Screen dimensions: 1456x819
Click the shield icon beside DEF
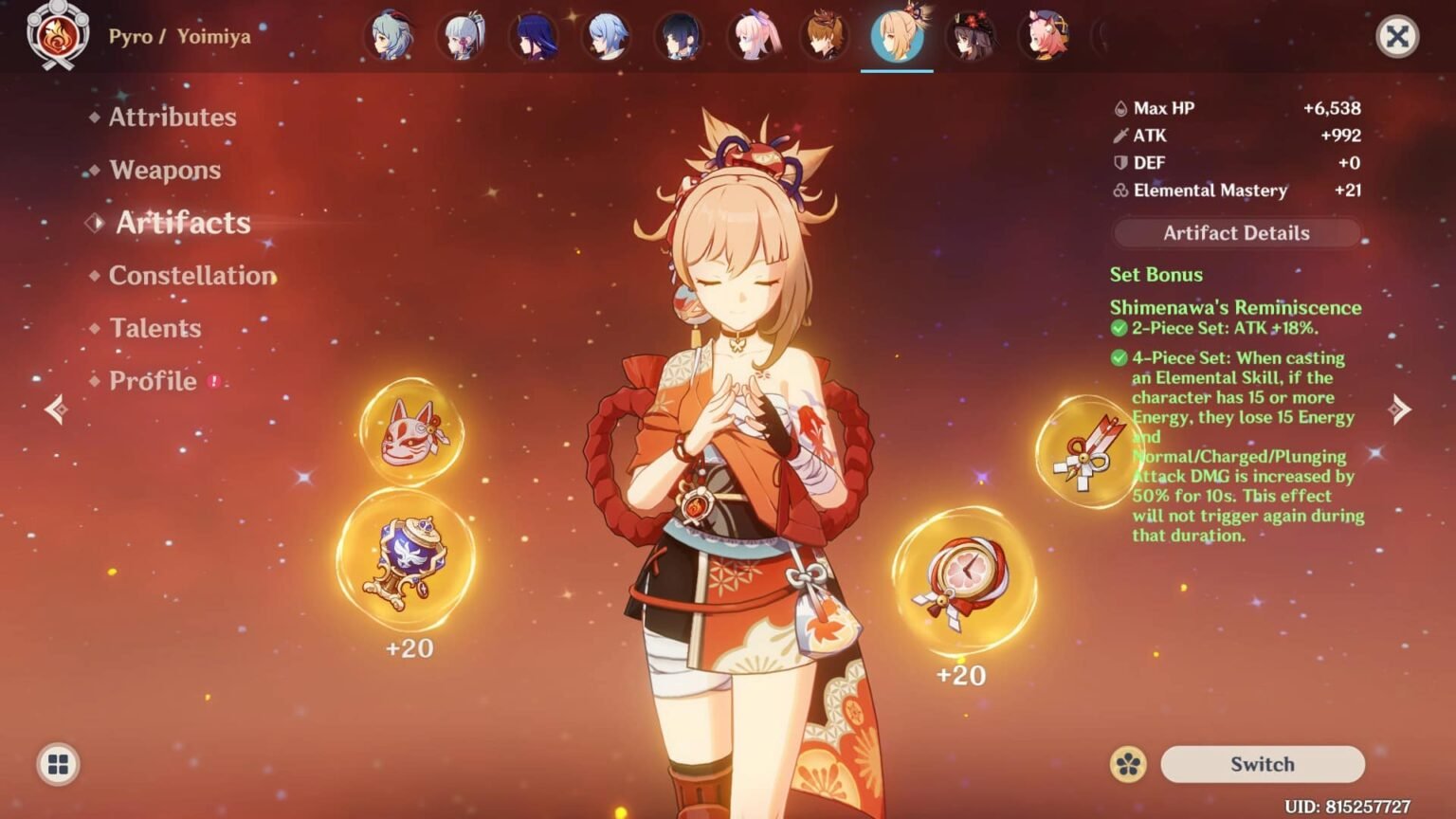click(x=1119, y=163)
